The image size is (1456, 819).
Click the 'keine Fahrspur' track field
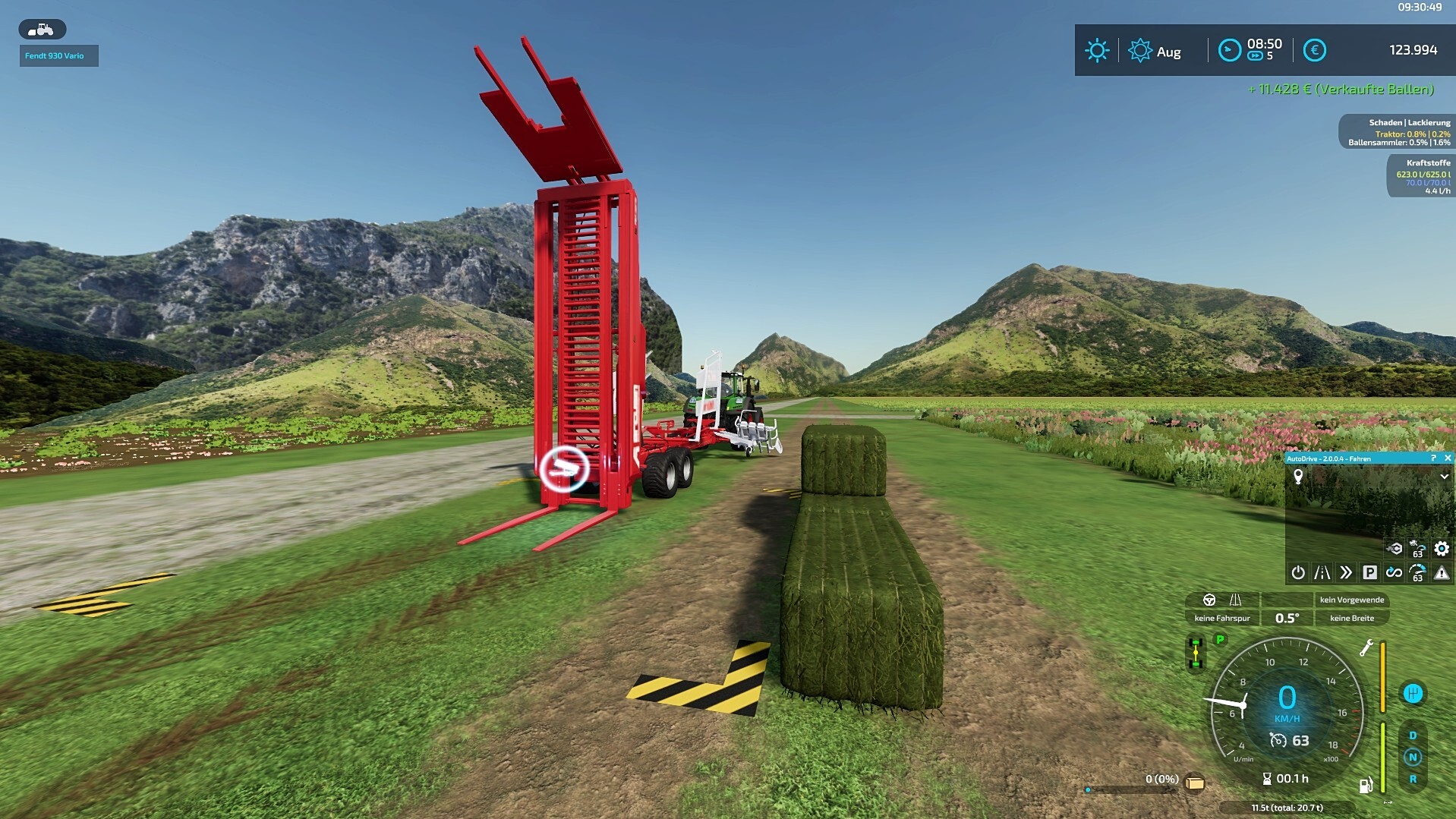[1222, 618]
